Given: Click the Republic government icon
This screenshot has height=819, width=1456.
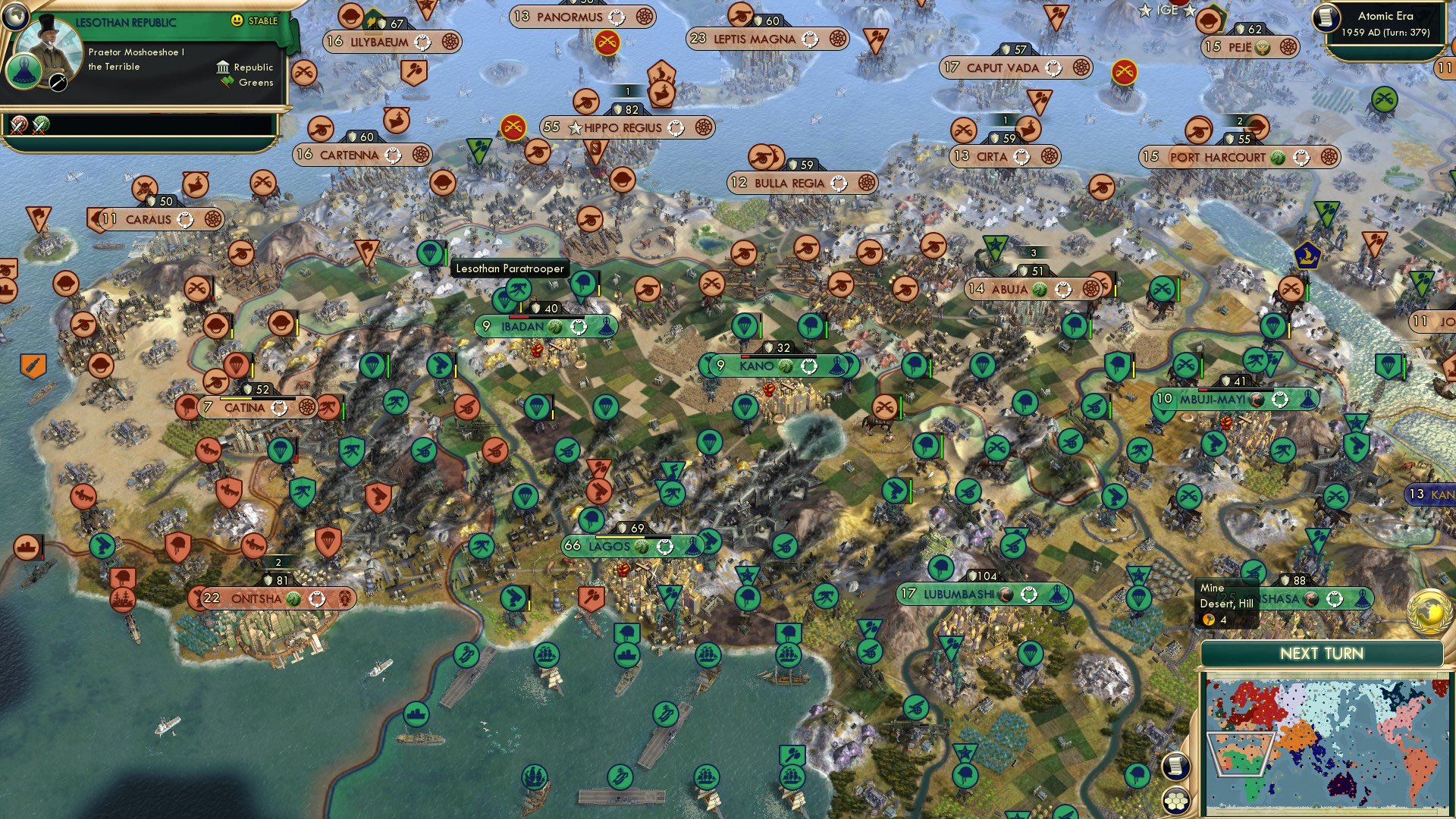Looking at the screenshot, I should 222,67.
